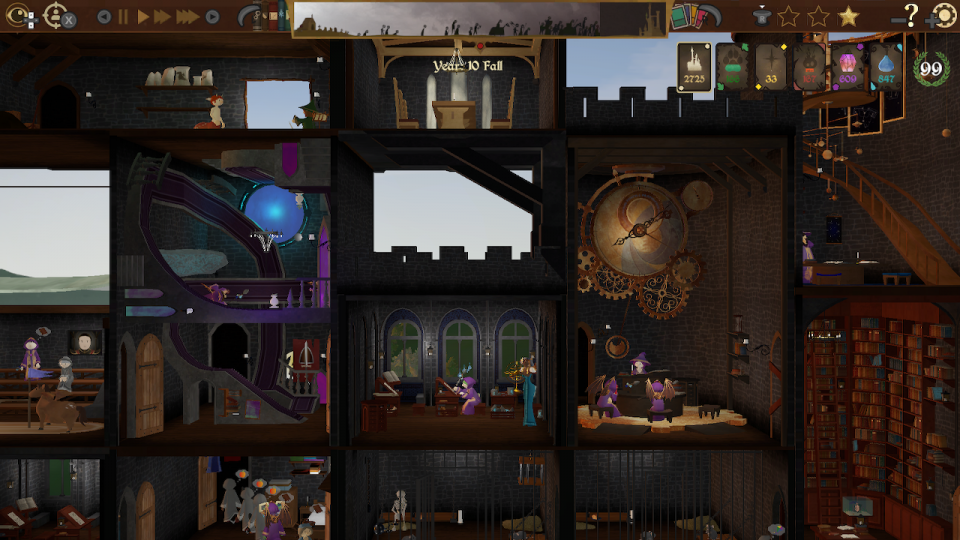Pick the blue droplet card showing 847
960x540 pixels.
pyautogui.click(x=886, y=67)
